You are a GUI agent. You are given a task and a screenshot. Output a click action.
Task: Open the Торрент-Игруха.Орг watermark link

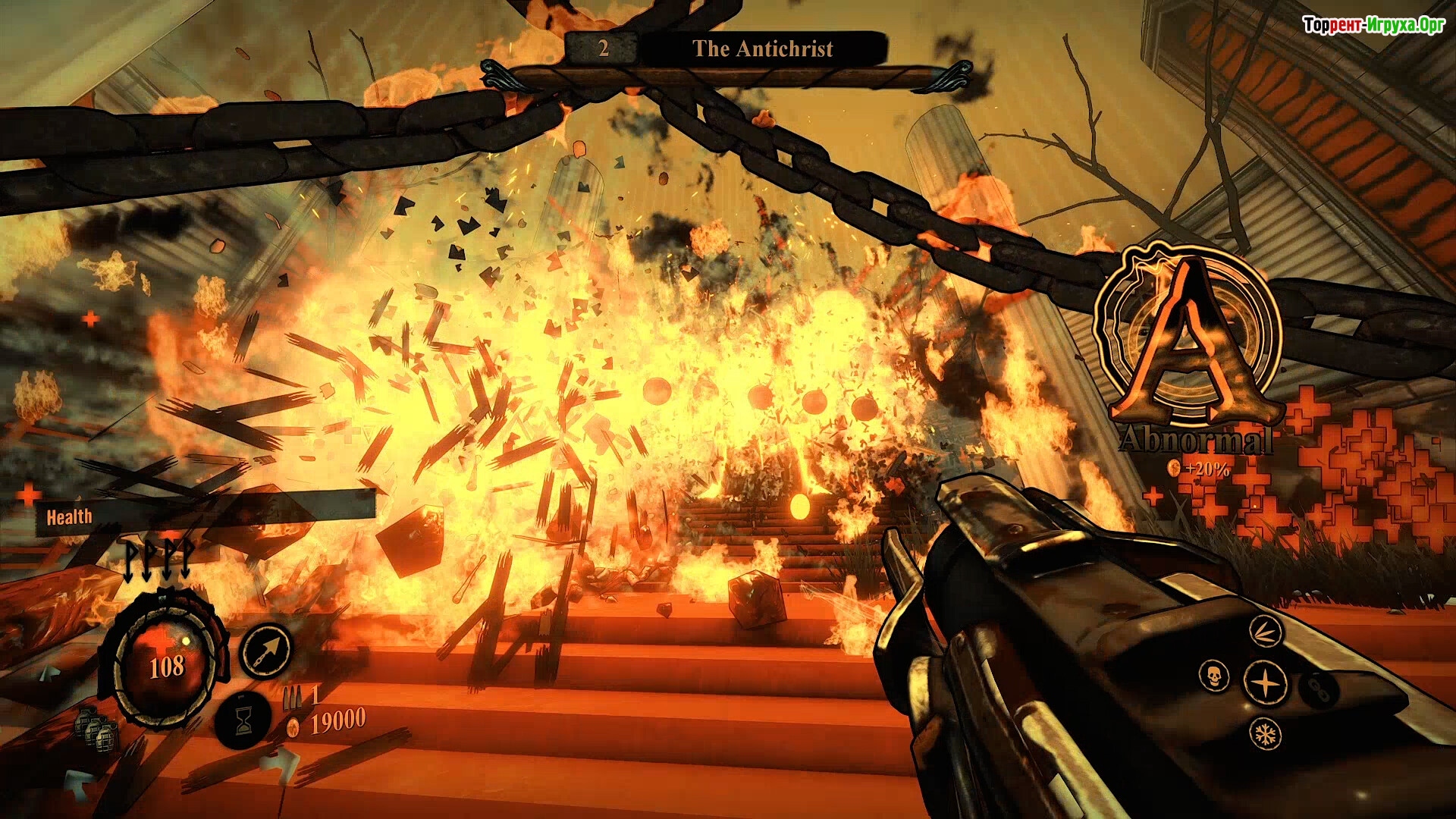coord(1373,25)
